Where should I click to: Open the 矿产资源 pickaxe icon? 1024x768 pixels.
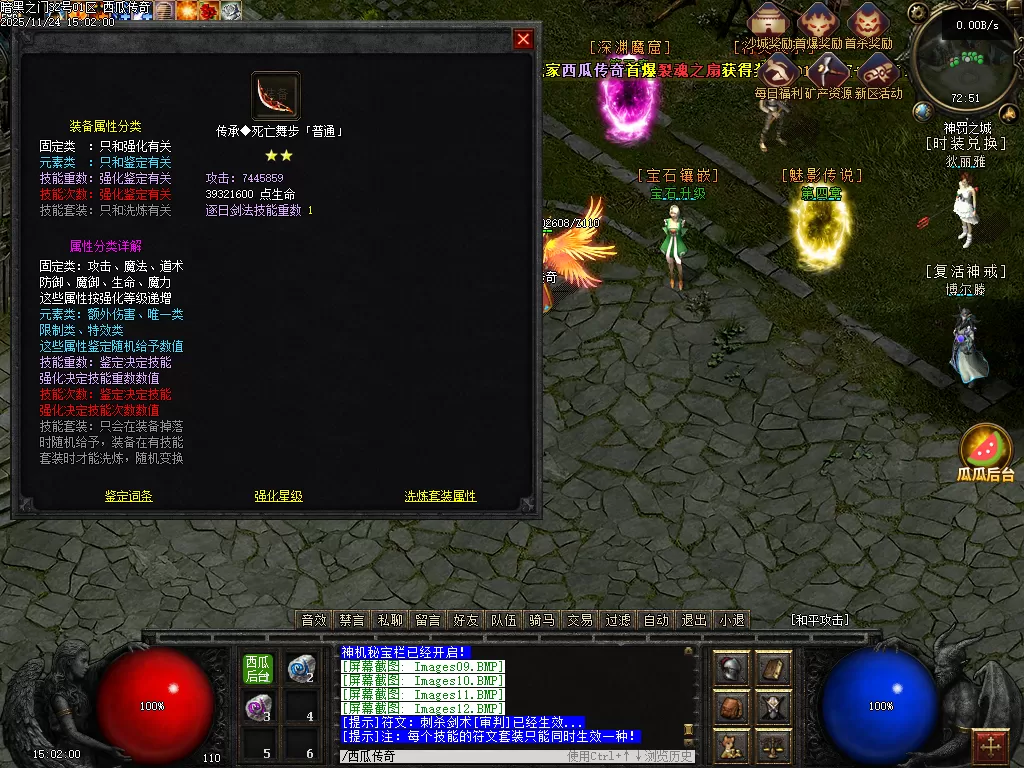tap(828, 71)
